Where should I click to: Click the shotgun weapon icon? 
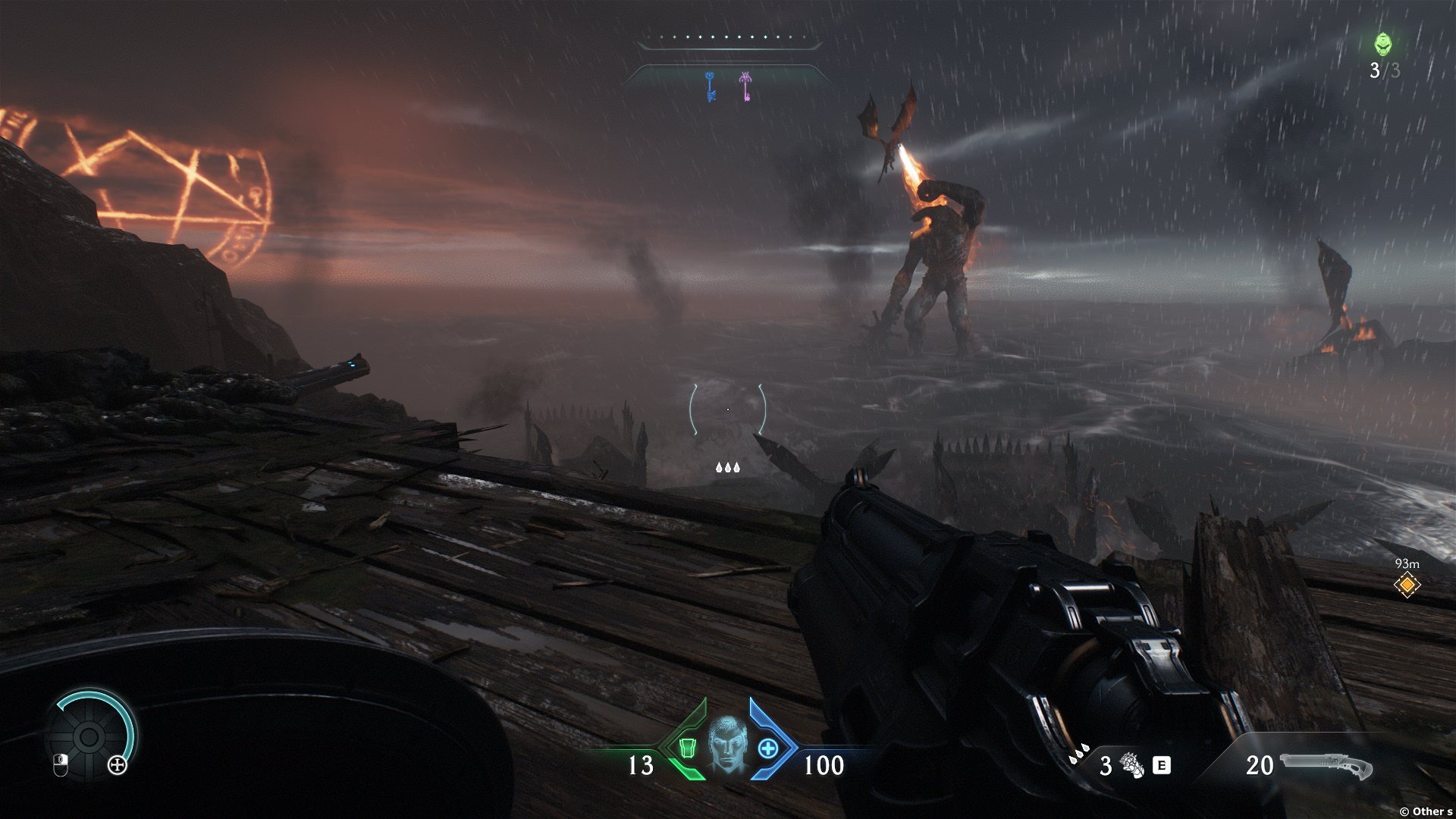tap(1326, 766)
